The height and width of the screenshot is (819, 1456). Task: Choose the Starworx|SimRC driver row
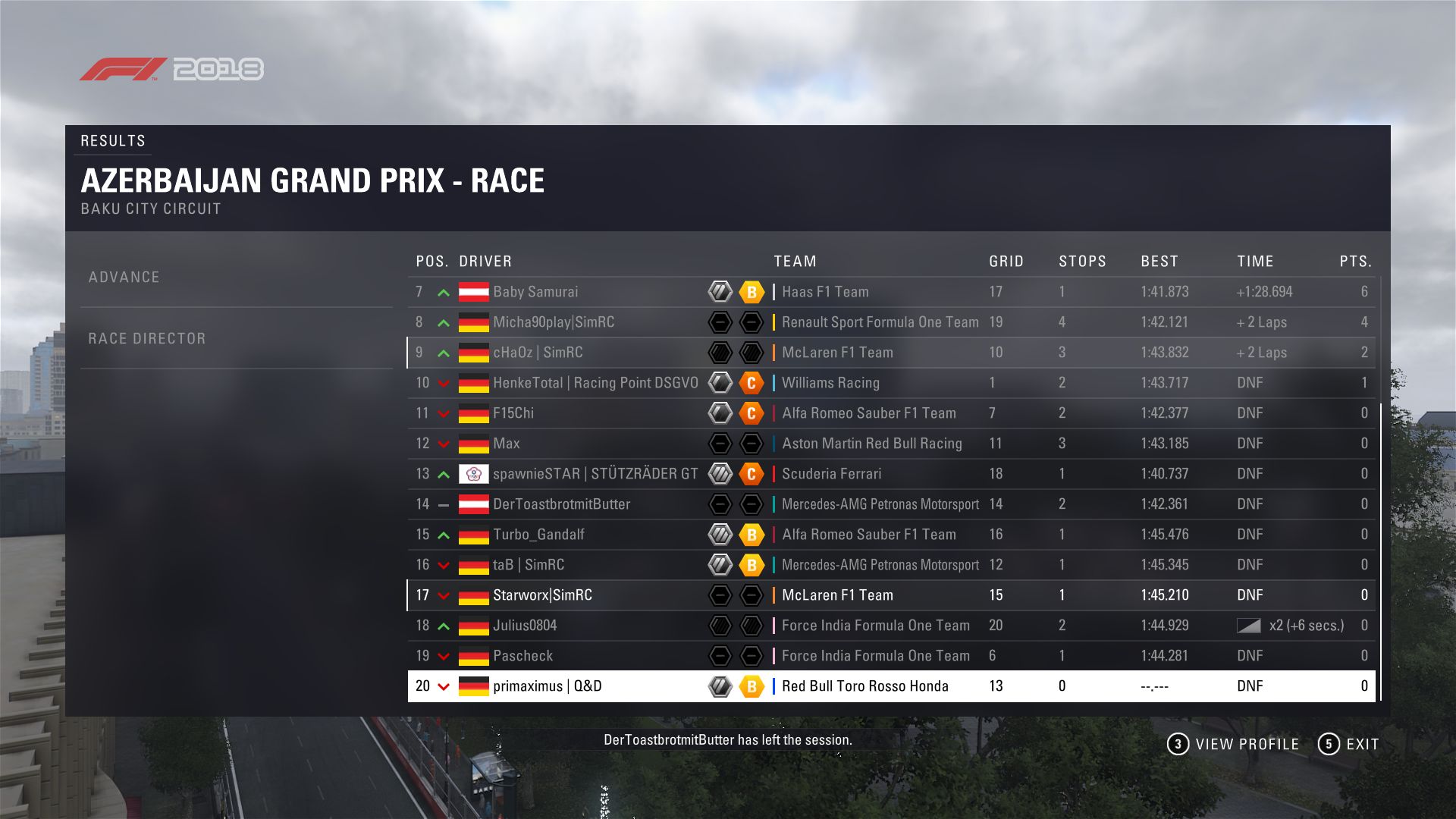coord(542,595)
